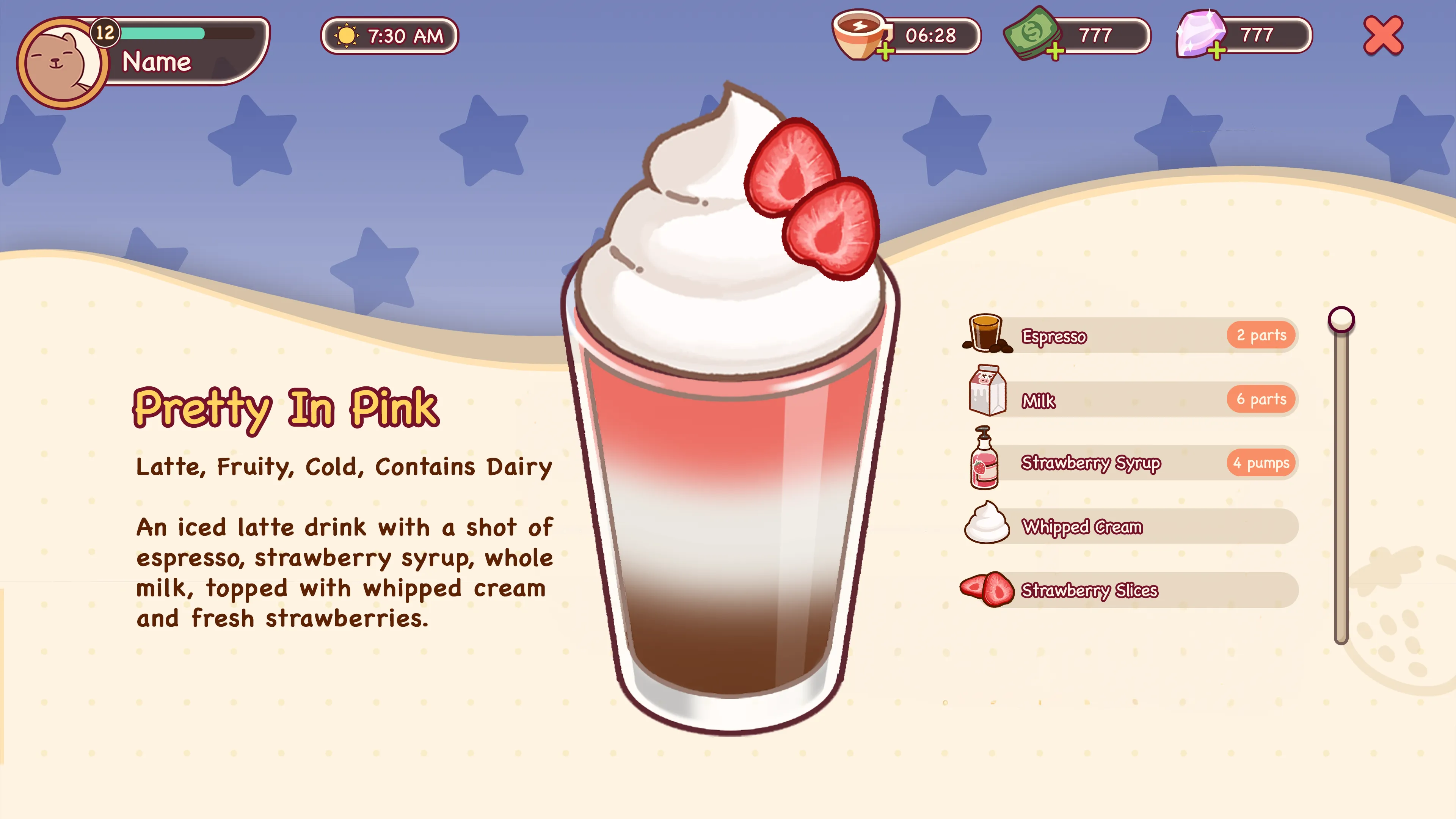This screenshot has height=819, width=1456.
Task: Select the Milk 6 parts badge
Action: click(1261, 399)
